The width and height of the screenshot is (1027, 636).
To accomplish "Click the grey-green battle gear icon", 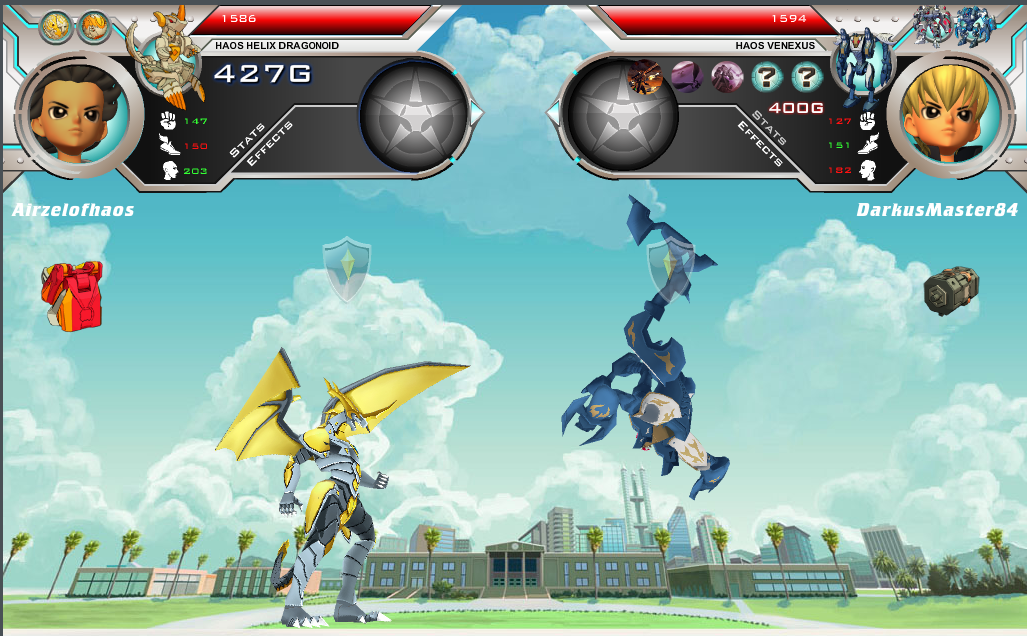I will tap(951, 291).
